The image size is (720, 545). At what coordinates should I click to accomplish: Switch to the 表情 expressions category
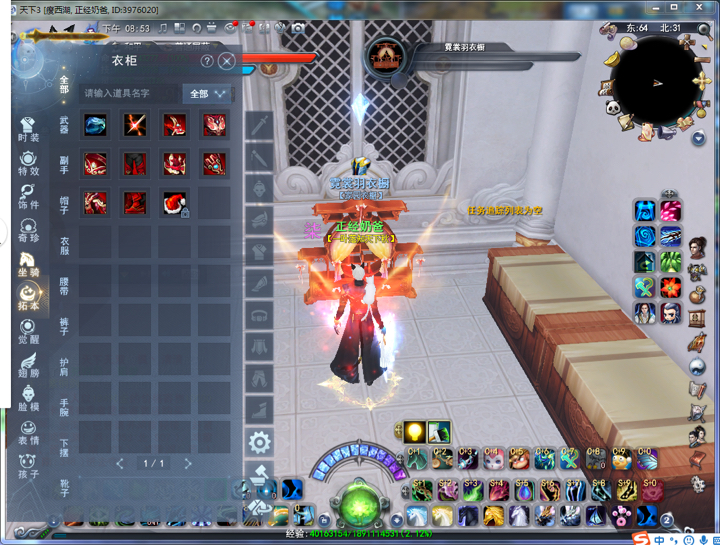click(28, 432)
